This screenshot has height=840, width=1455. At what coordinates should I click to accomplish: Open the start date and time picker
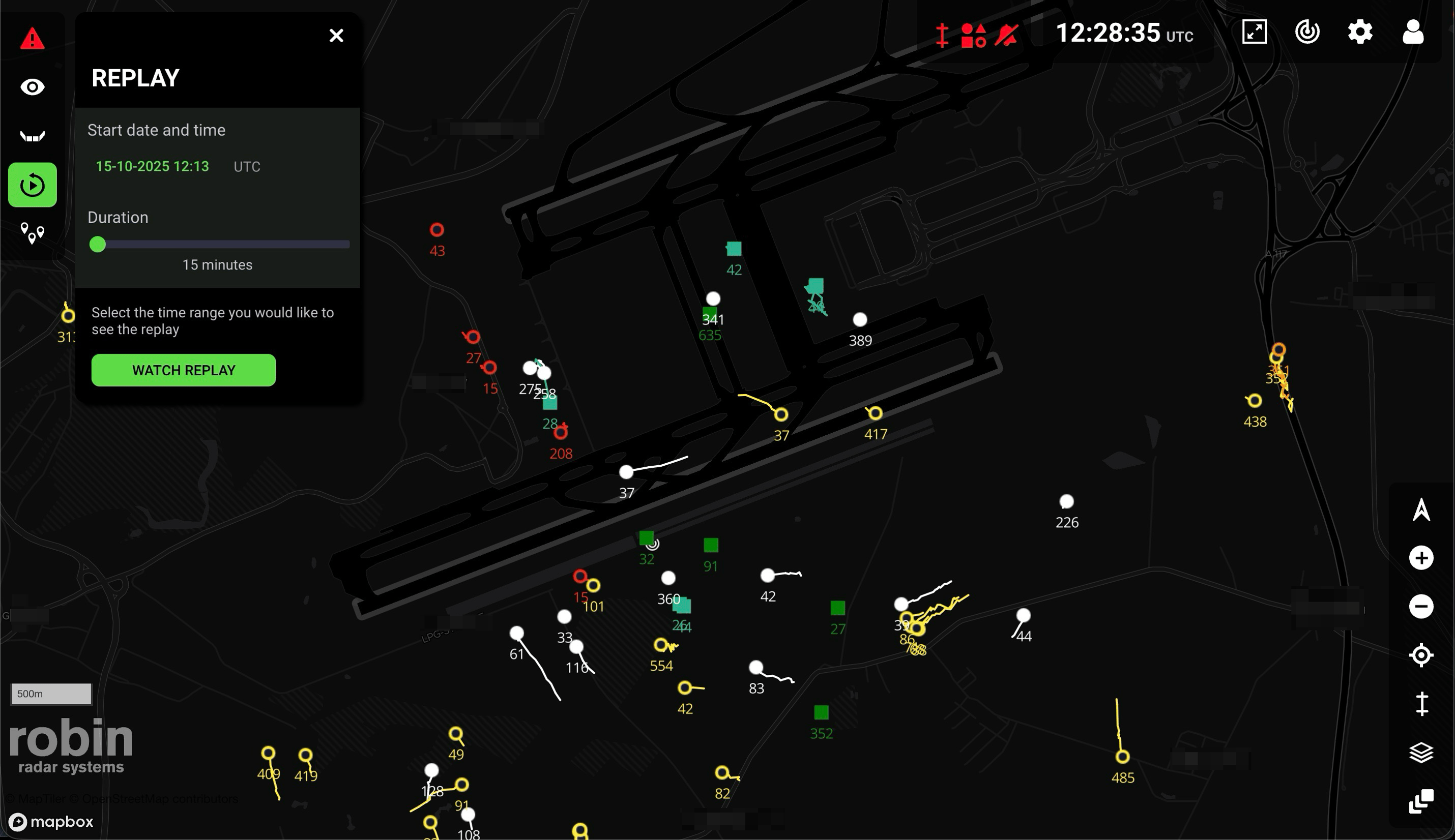tap(152, 166)
